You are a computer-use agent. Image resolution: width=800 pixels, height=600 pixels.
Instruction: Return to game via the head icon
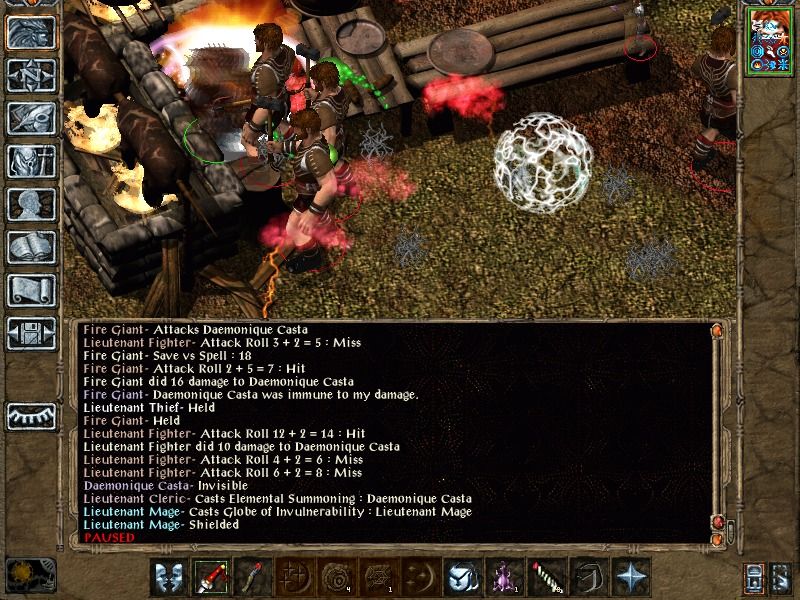[31, 33]
